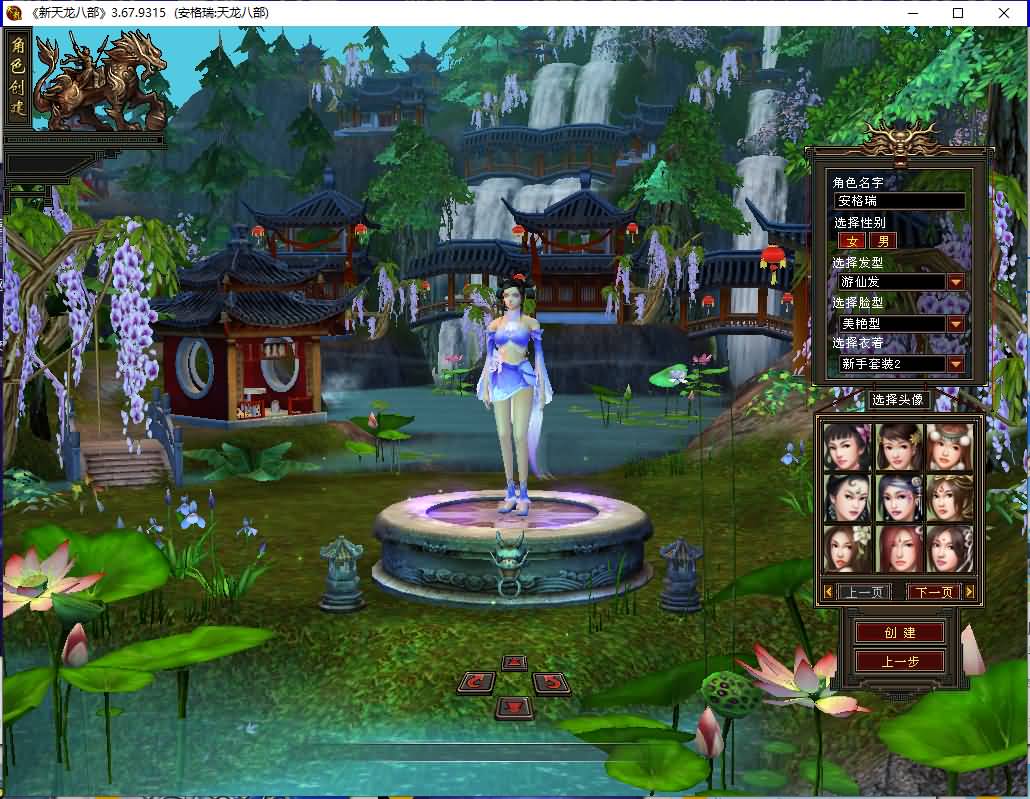The width and height of the screenshot is (1030, 799).
Task: Minimize the game window
Action: tap(912, 13)
